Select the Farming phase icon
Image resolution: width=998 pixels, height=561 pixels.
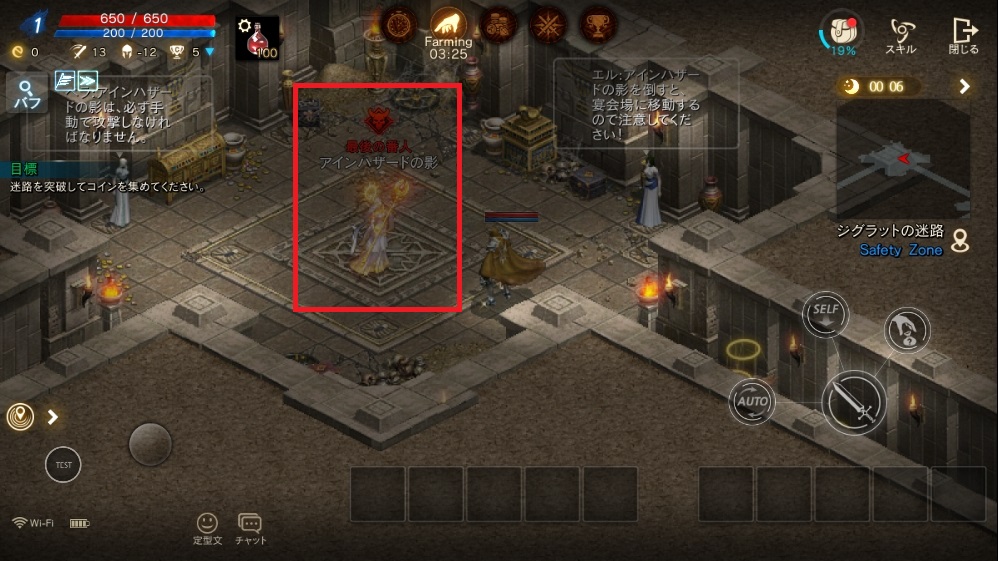click(449, 25)
